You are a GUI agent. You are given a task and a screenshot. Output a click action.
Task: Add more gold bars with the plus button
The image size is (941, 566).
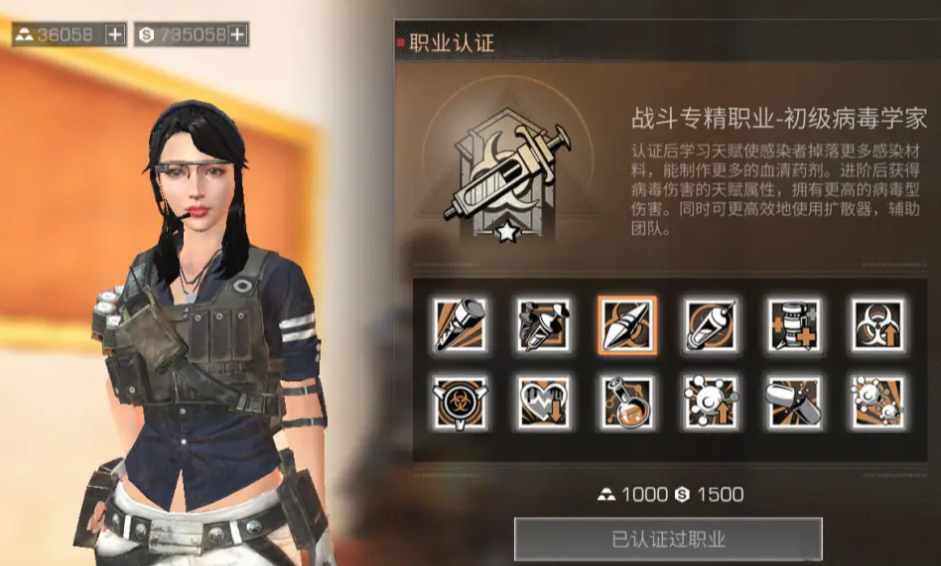pyautogui.click(x=116, y=35)
